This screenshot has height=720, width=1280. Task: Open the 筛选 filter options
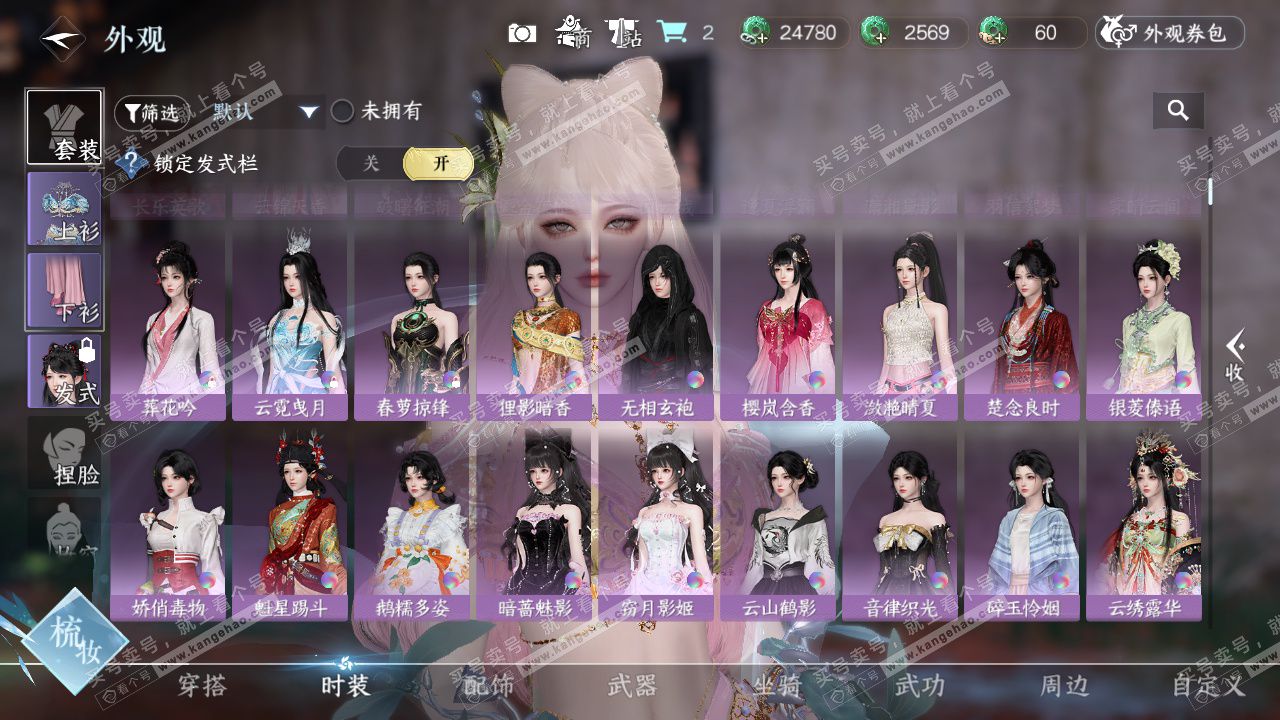(x=150, y=113)
